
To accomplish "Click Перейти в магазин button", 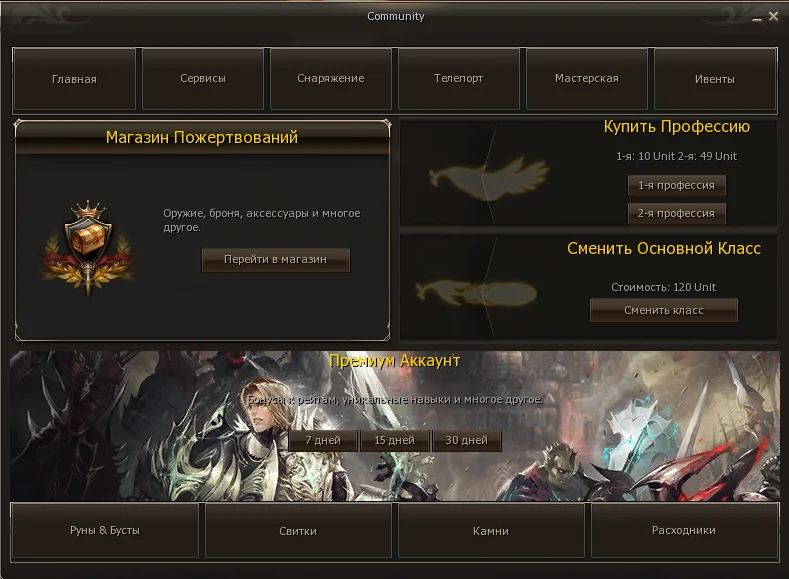I will 276,259.
